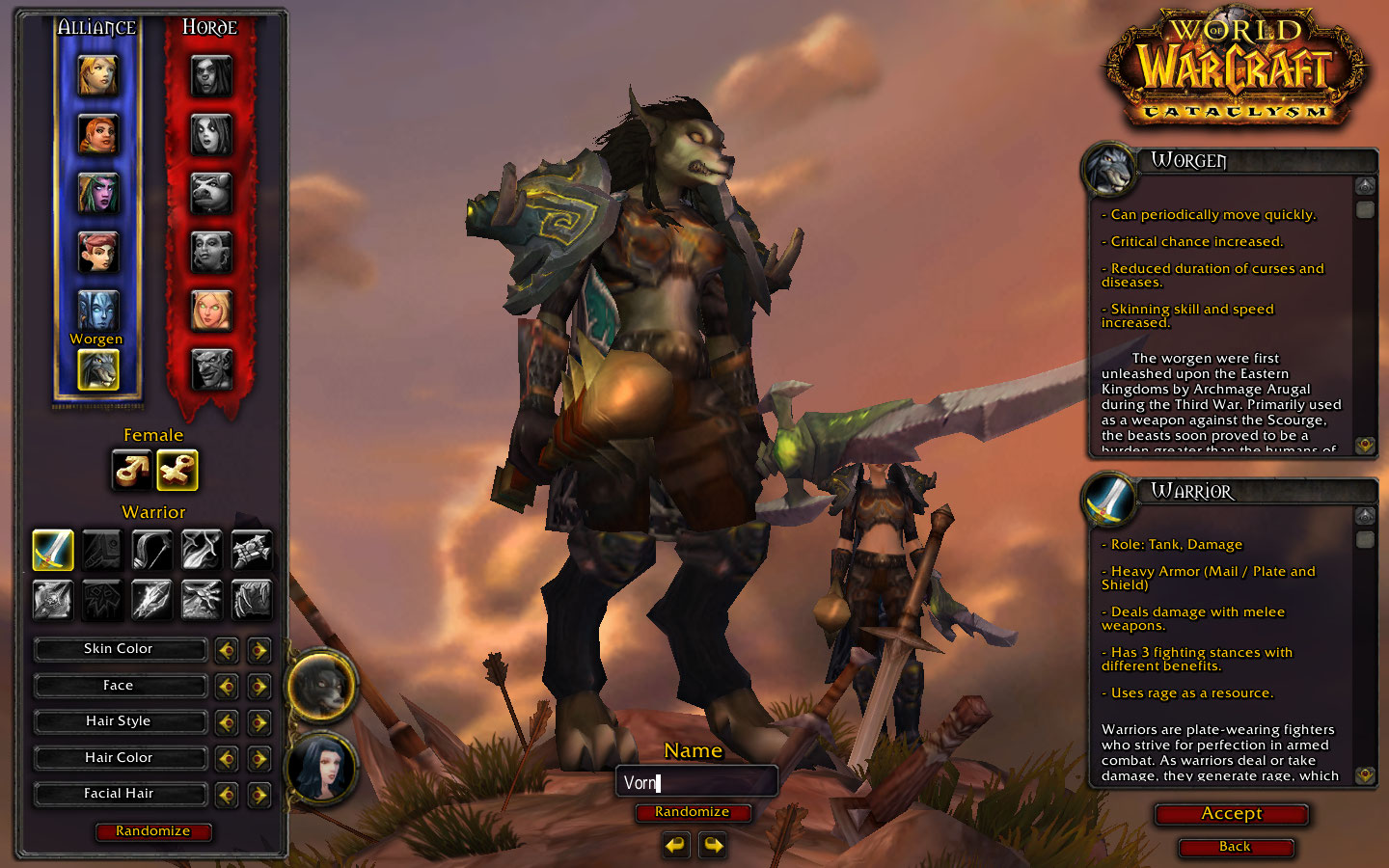Choose the Hunter class bow icon

point(151,550)
